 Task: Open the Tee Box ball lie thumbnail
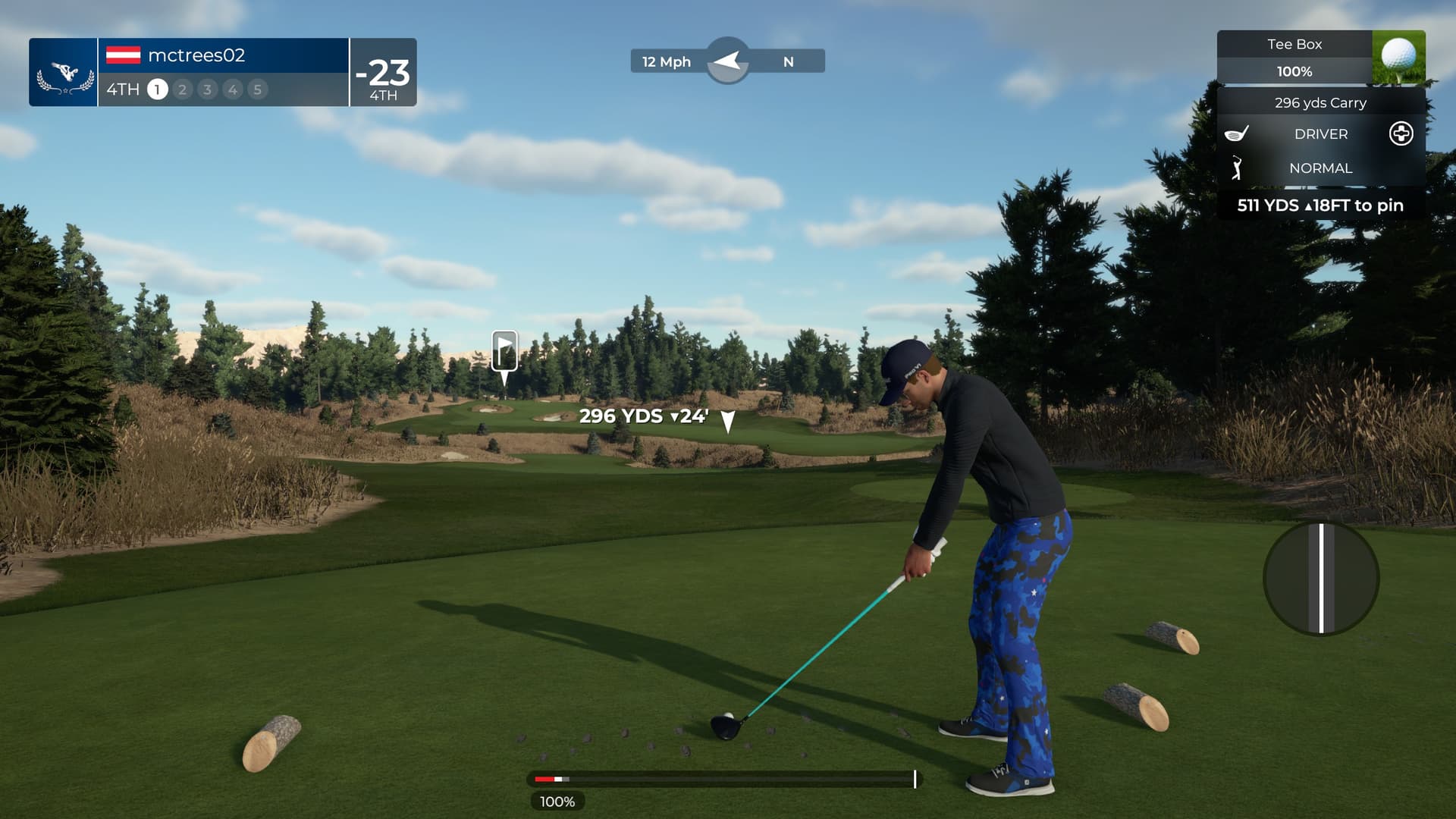[1398, 57]
